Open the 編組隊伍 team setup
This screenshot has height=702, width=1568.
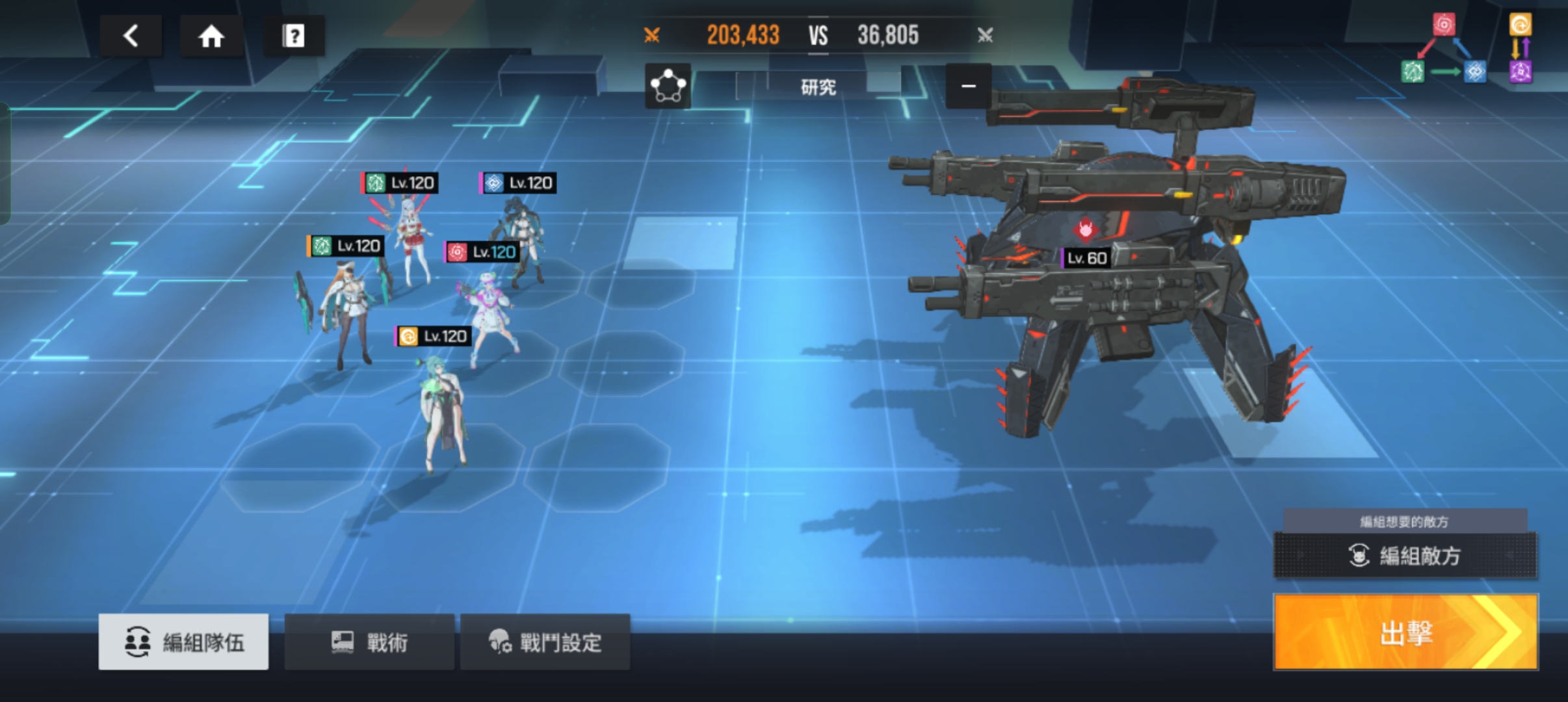click(183, 642)
